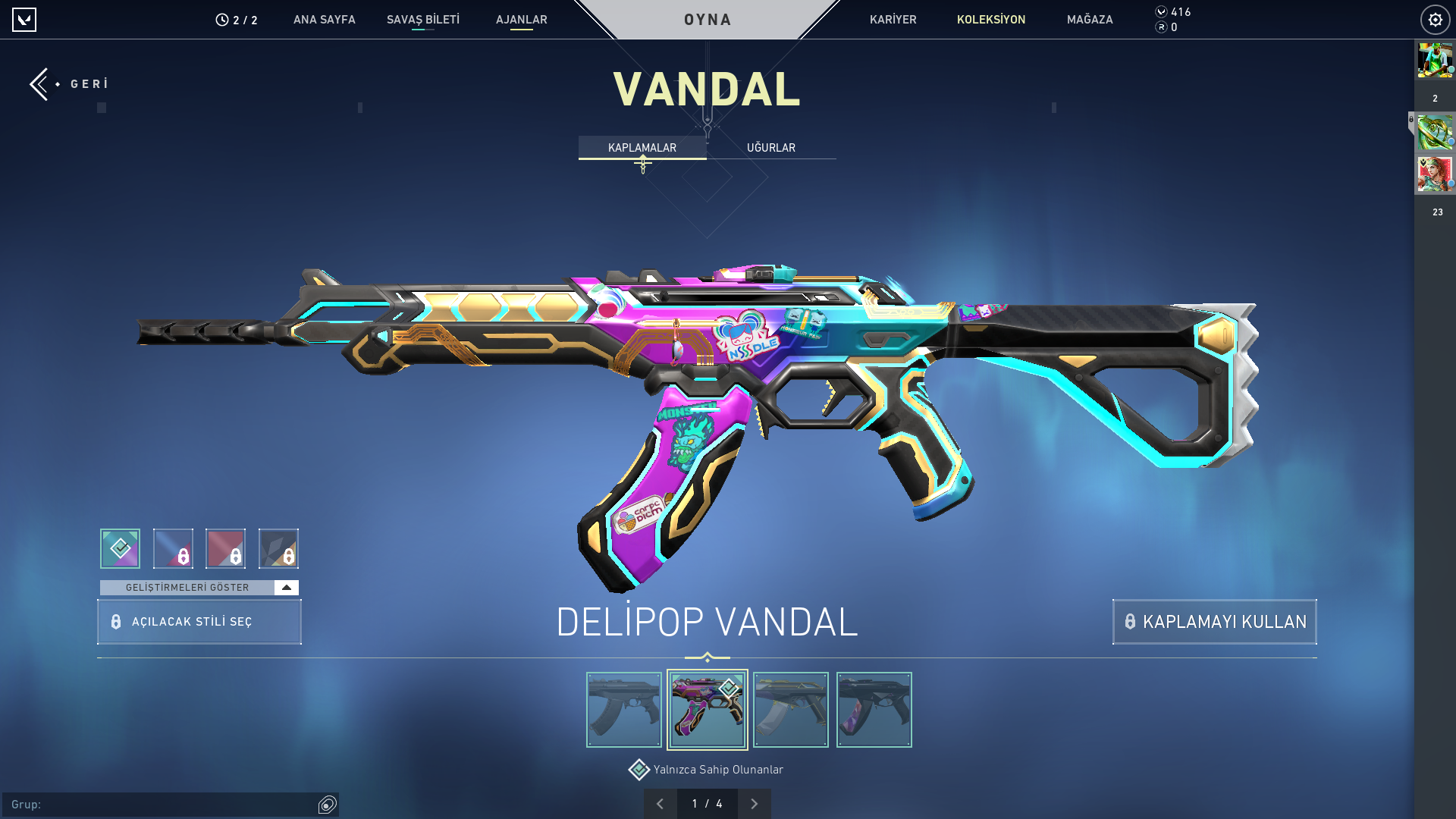Open the ANA SAYFA menu
This screenshot has width=1456, height=819.
(x=324, y=20)
